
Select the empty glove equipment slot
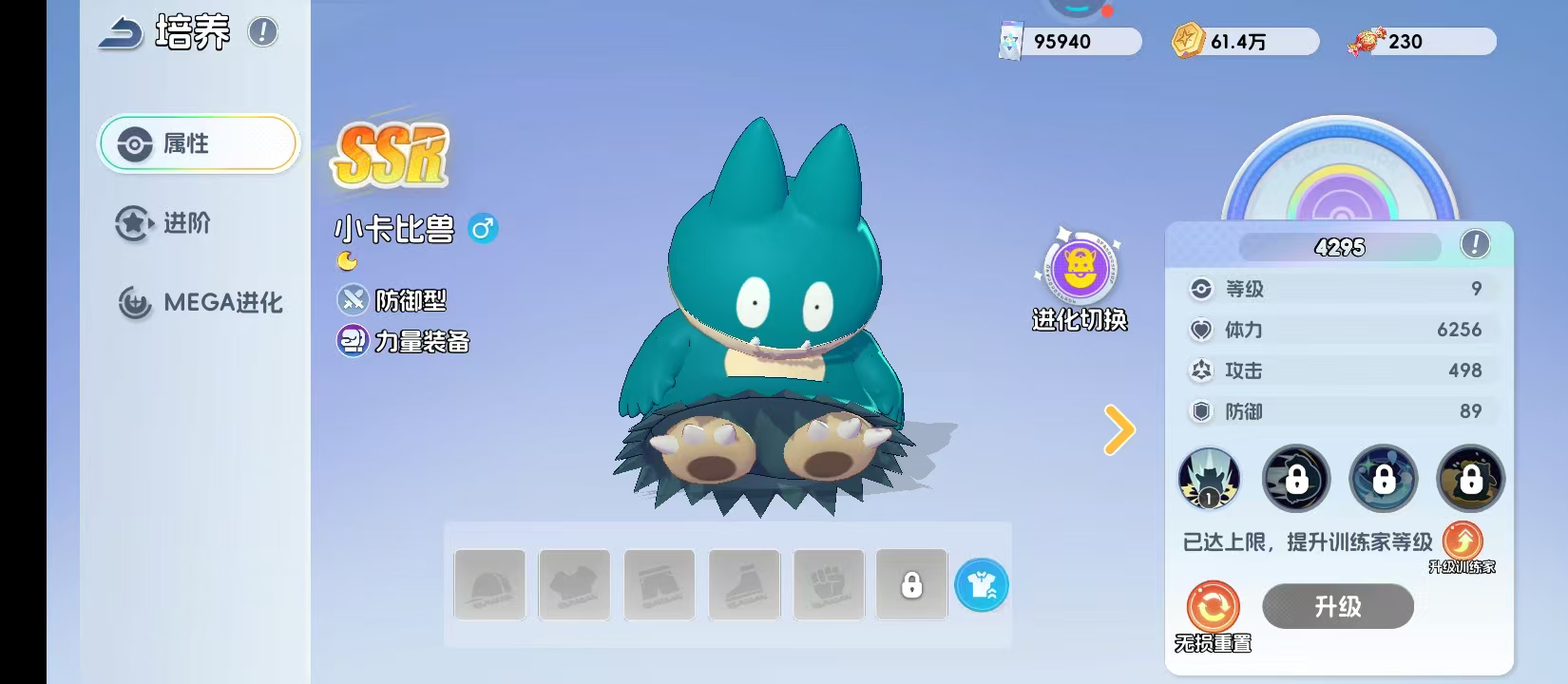tap(829, 584)
